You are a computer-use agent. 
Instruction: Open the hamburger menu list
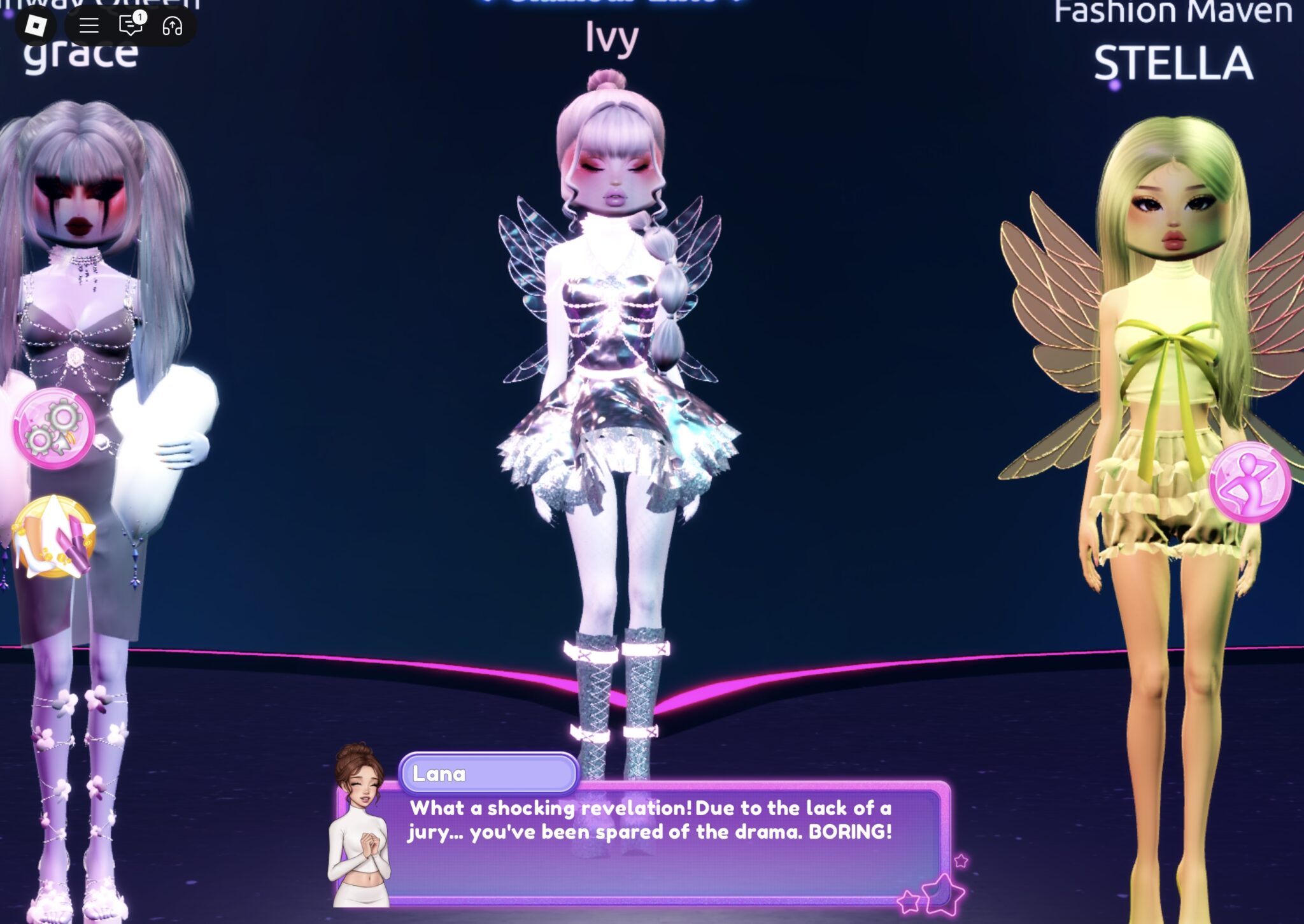pos(89,25)
